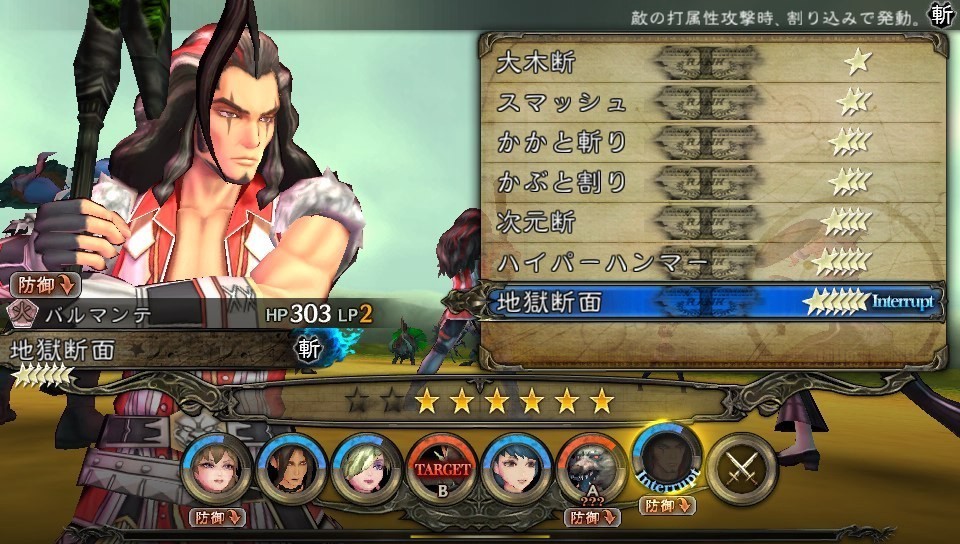Choose the スマッシュ skill entry

[x=710, y=102]
